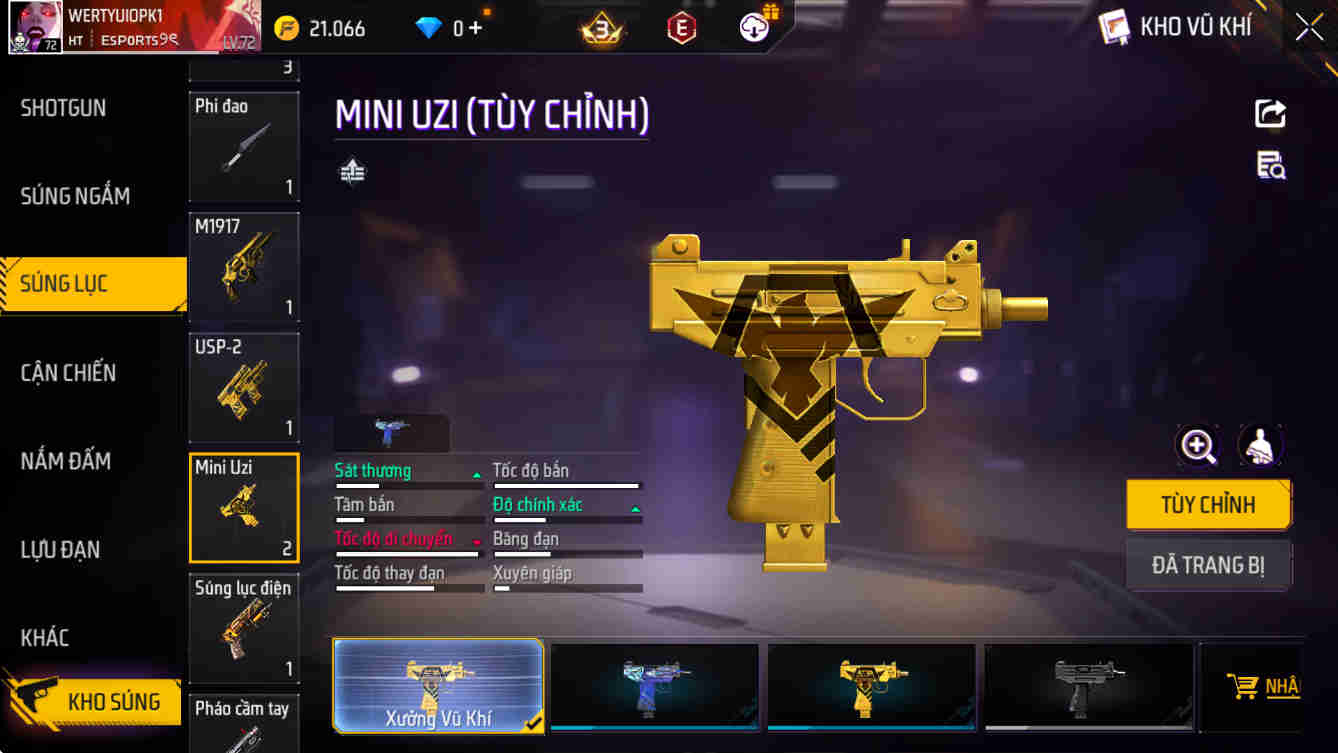
Task: Click the TÙY CHỈNH customize button
Action: (x=1208, y=504)
